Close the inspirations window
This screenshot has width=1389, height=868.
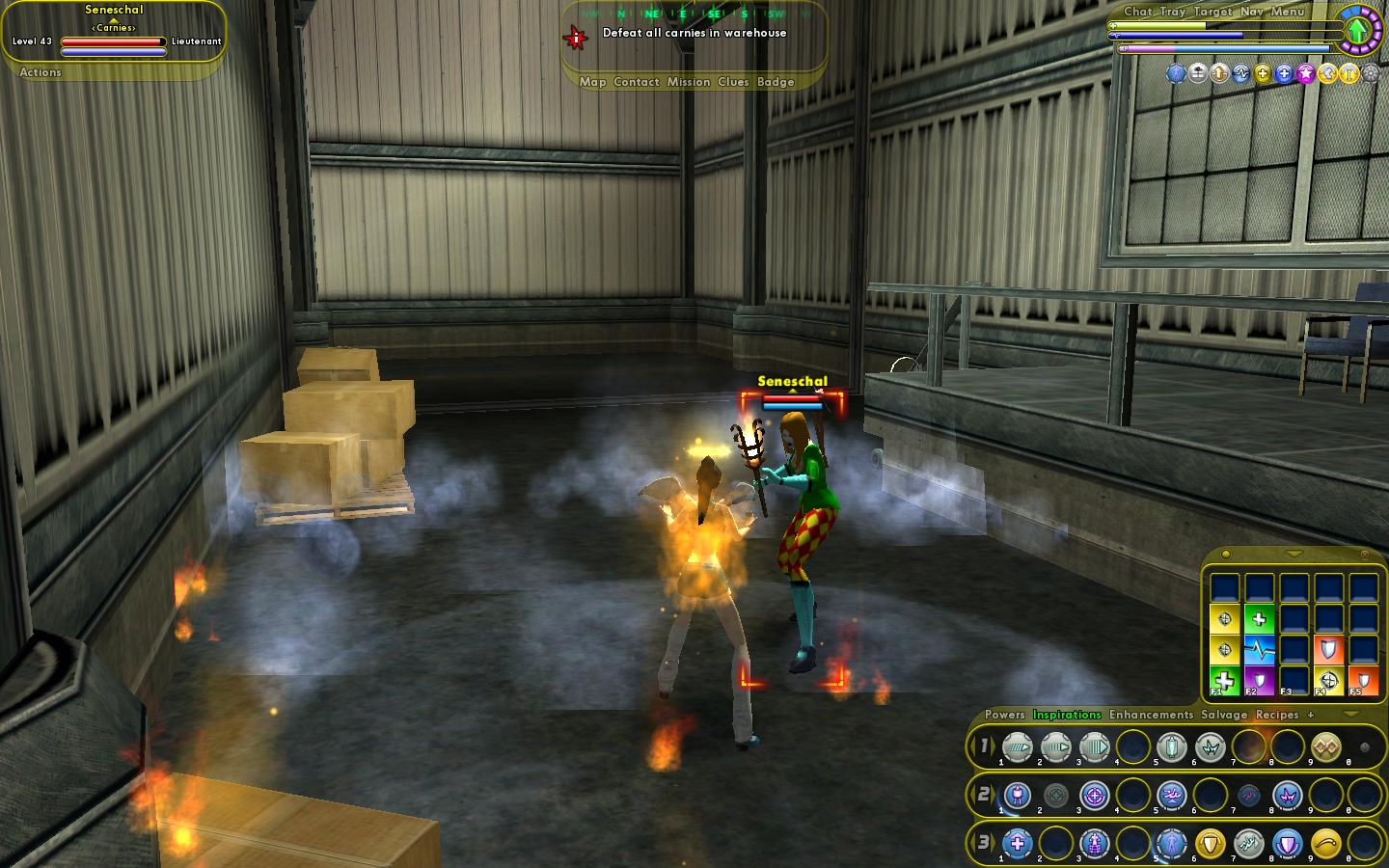[1364, 555]
